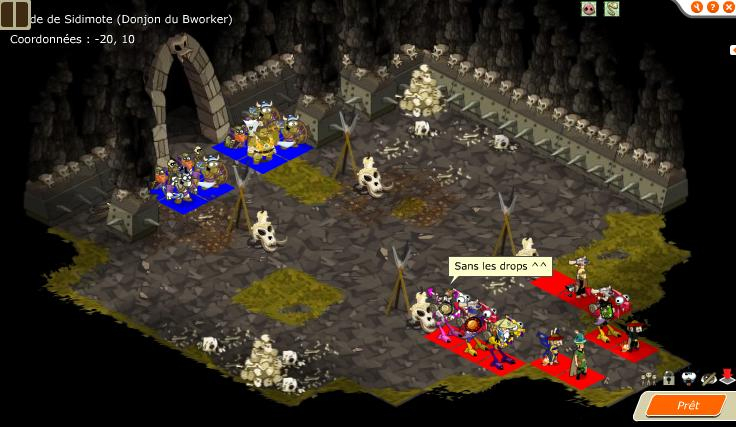Click the red down-arrow tile icon
Viewport: 736px width, 427px height.
click(x=726, y=378)
